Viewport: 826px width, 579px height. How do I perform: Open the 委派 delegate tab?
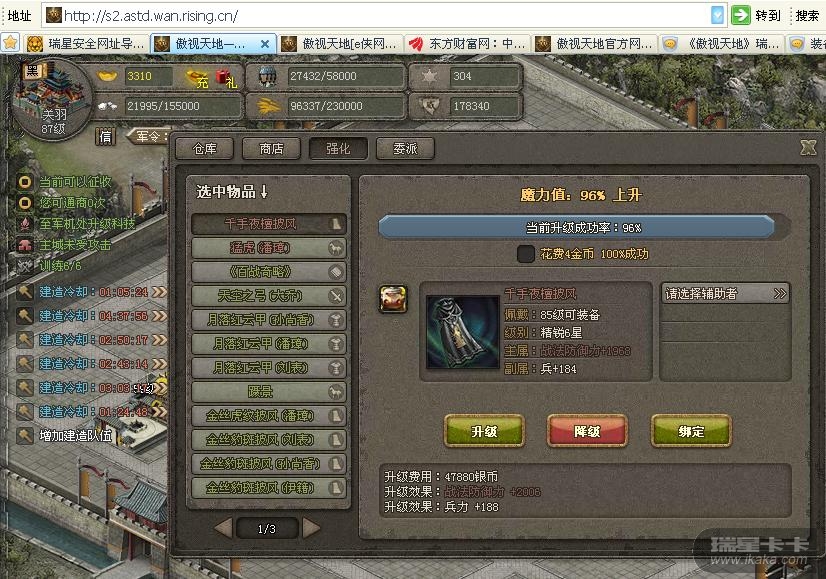(x=405, y=148)
